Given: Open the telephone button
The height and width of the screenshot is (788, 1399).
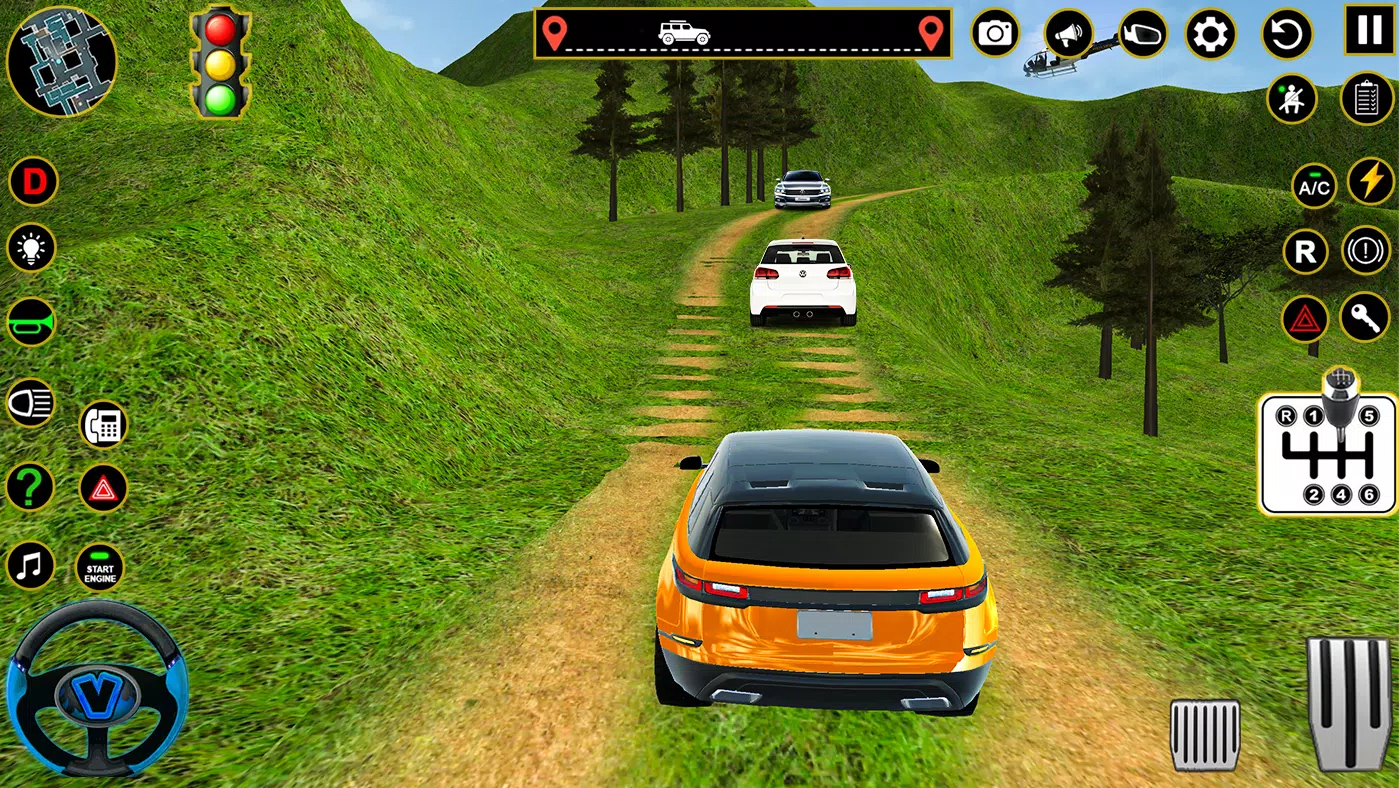Looking at the screenshot, I should click(103, 425).
